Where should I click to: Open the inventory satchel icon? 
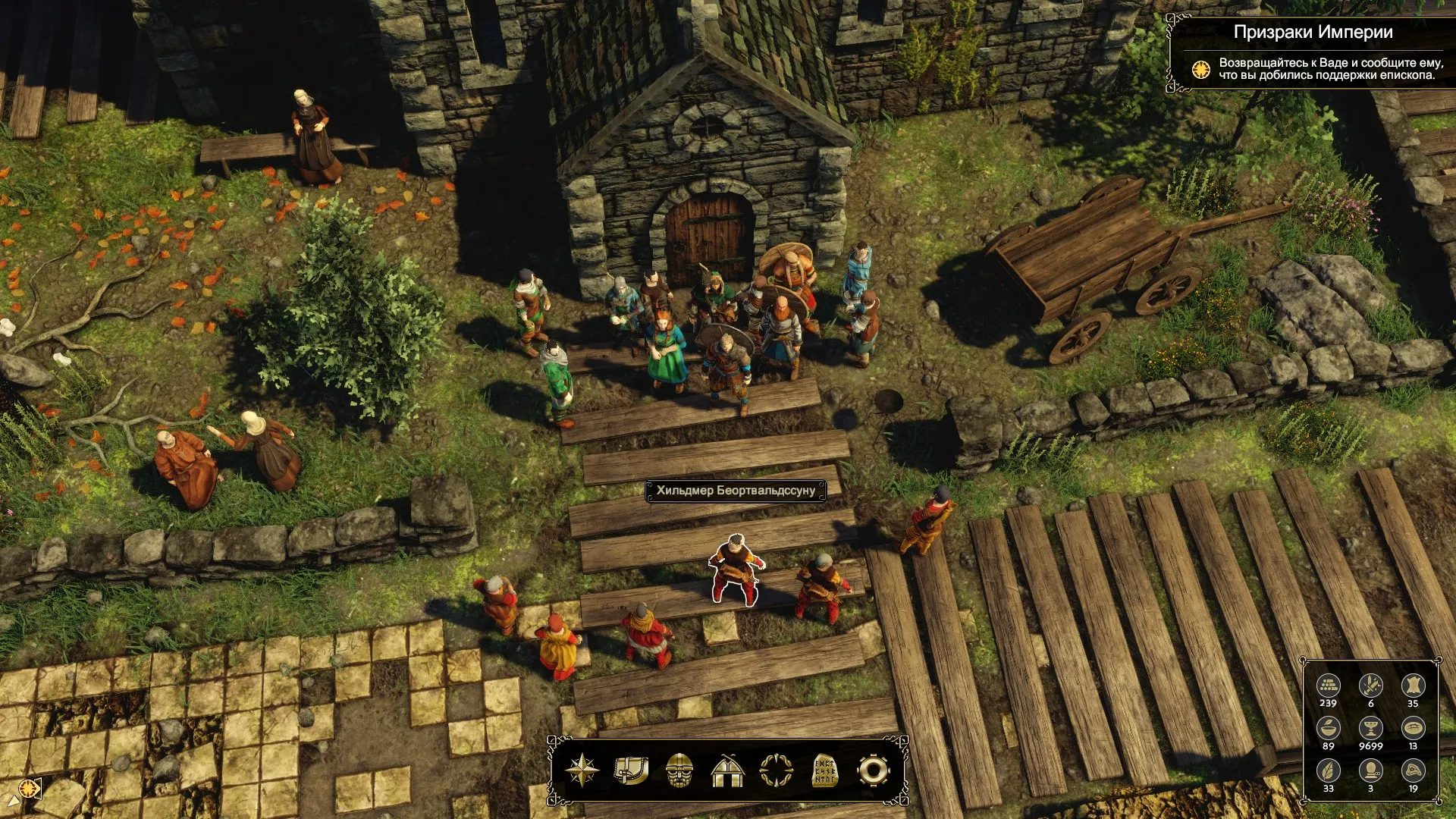pyautogui.click(x=631, y=770)
